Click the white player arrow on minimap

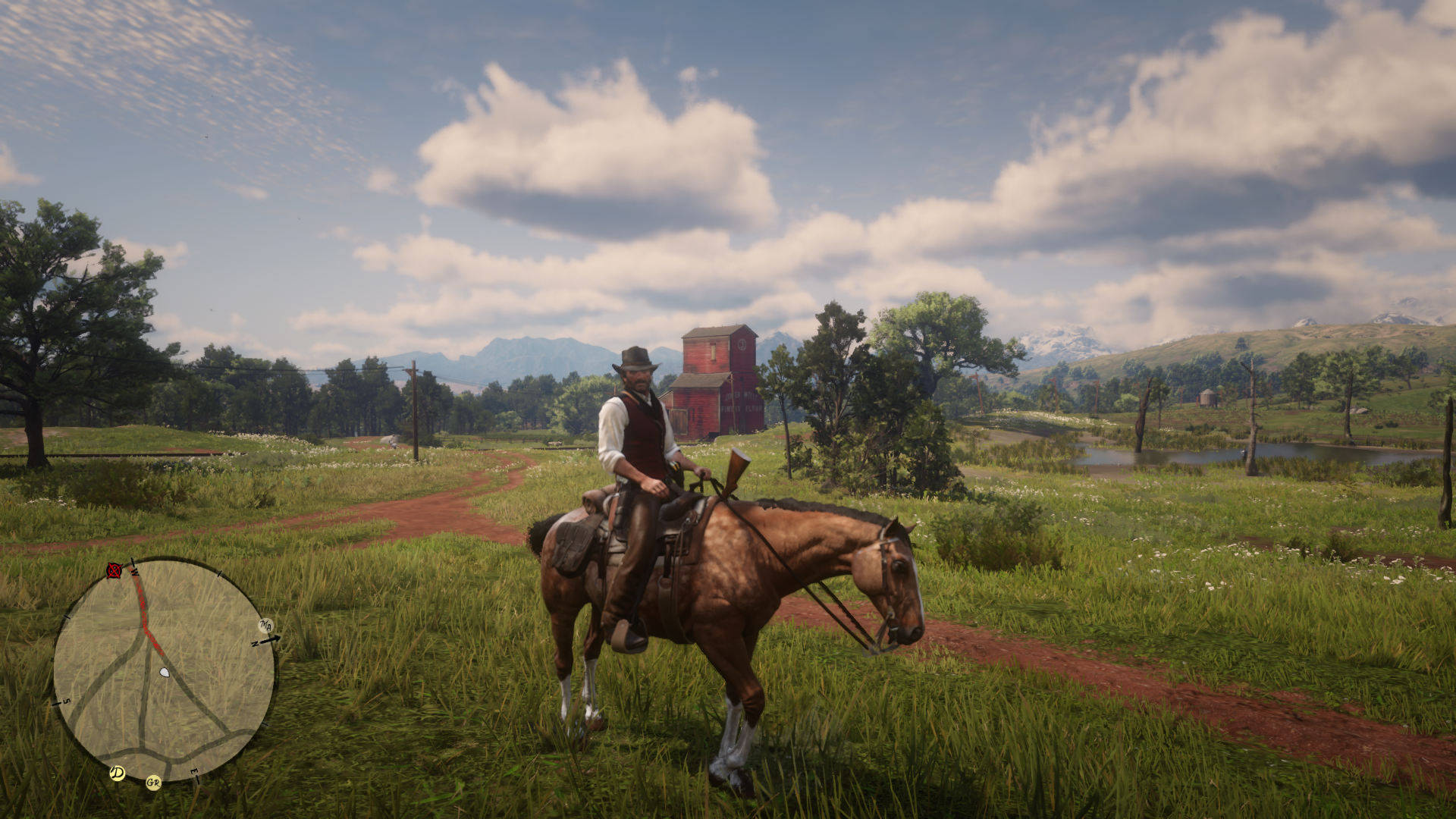(x=165, y=672)
